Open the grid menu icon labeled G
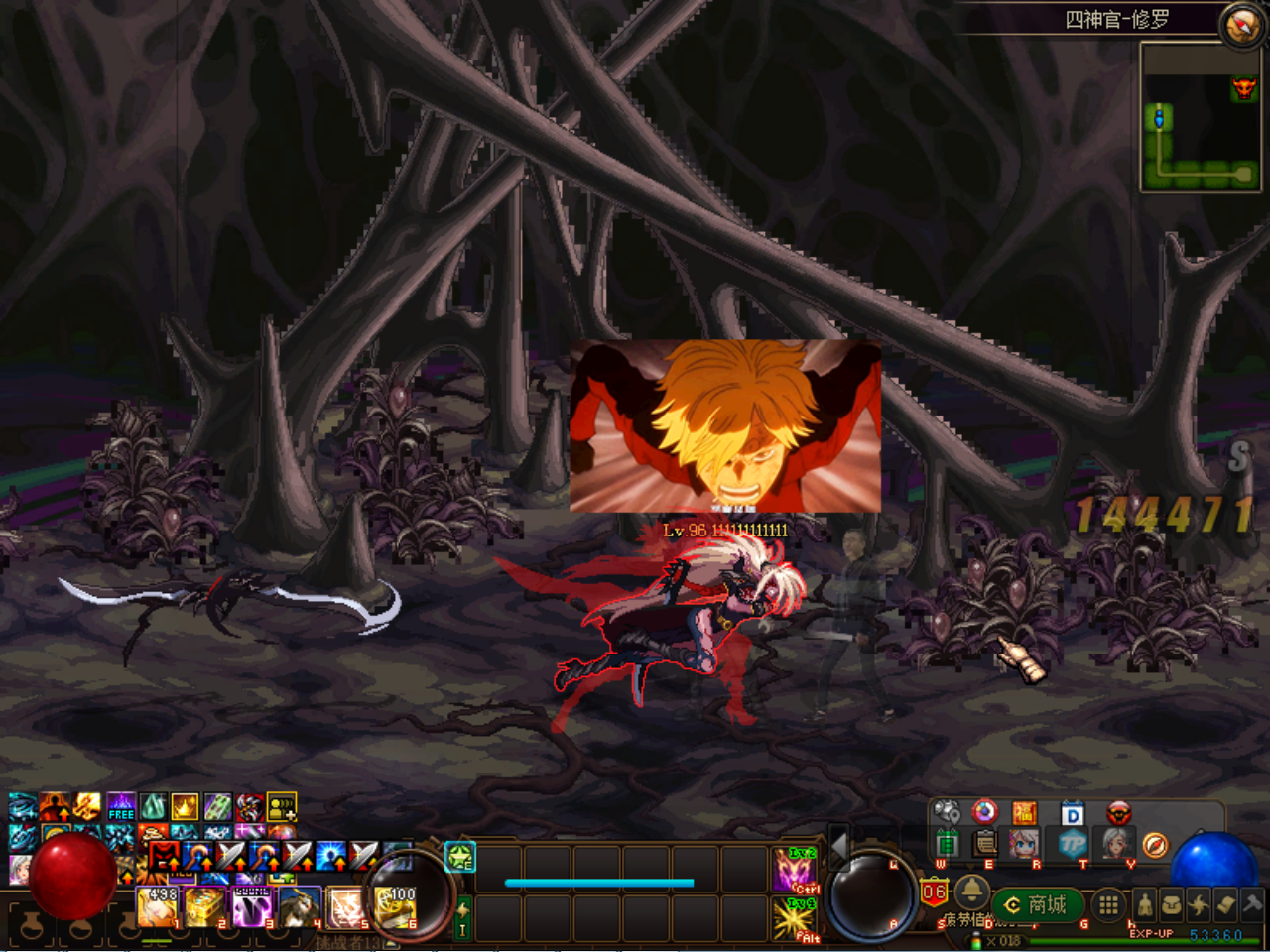The image size is (1270, 952). tap(1107, 904)
